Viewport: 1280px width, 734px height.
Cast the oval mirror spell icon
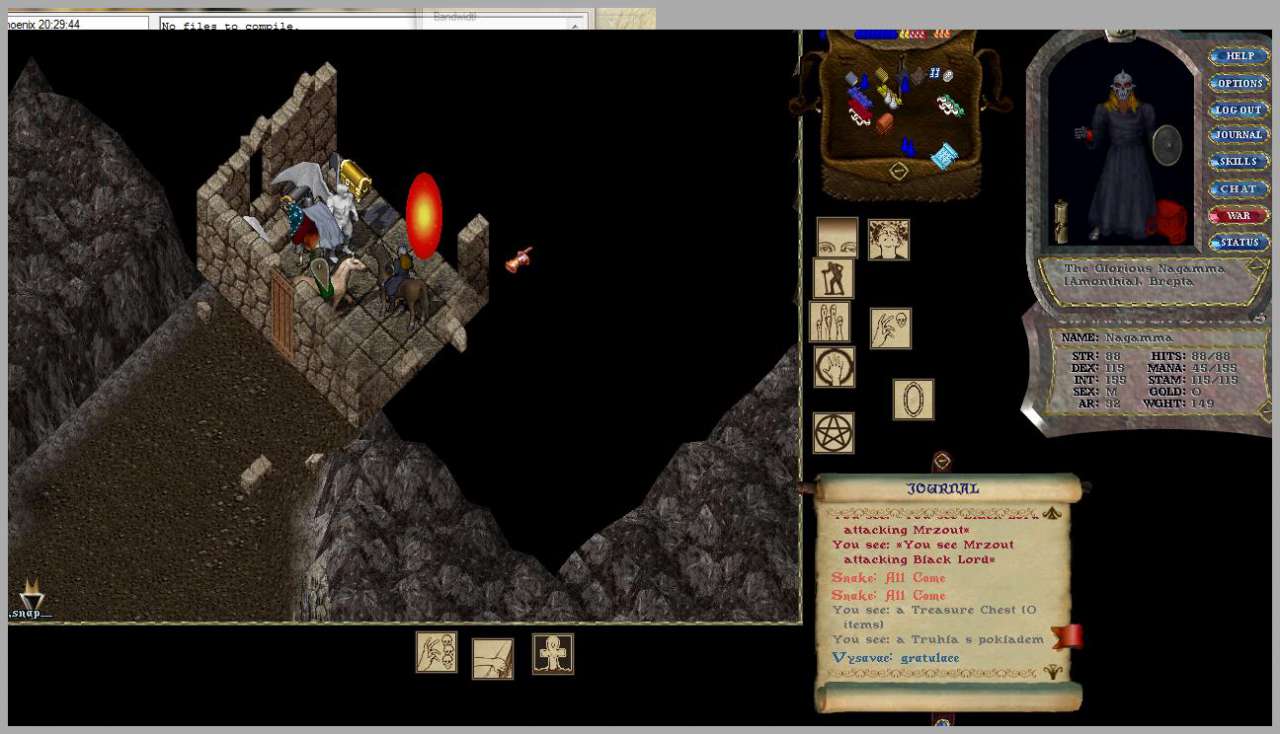point(913,399)
